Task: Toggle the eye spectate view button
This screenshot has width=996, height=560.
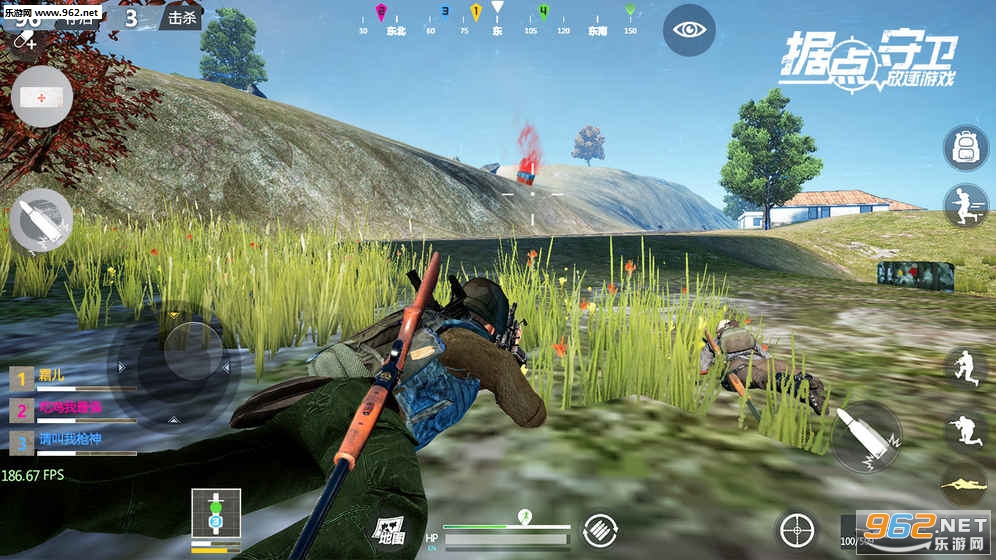Action: pos(689,30)
